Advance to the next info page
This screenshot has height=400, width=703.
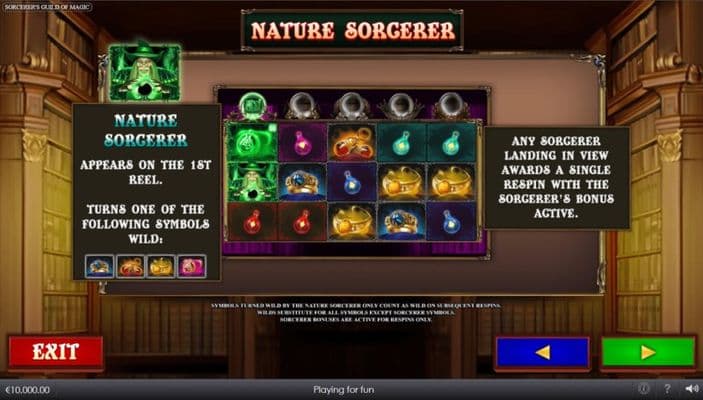pos(648,352)
